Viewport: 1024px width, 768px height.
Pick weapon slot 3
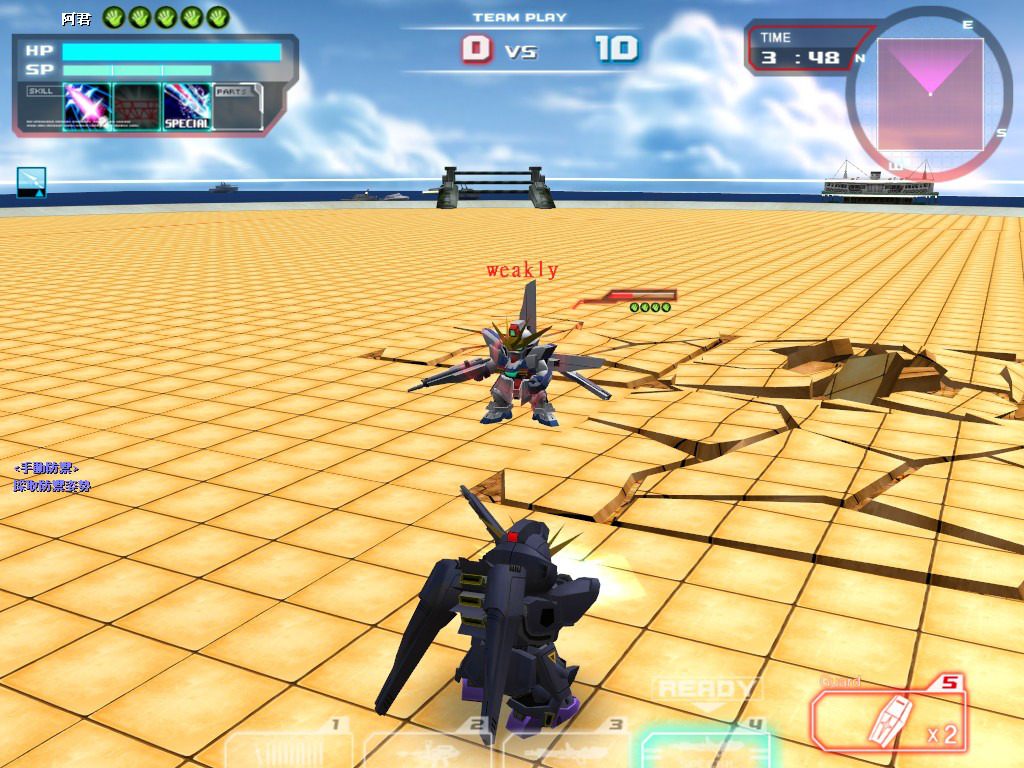tap(567, 748)
